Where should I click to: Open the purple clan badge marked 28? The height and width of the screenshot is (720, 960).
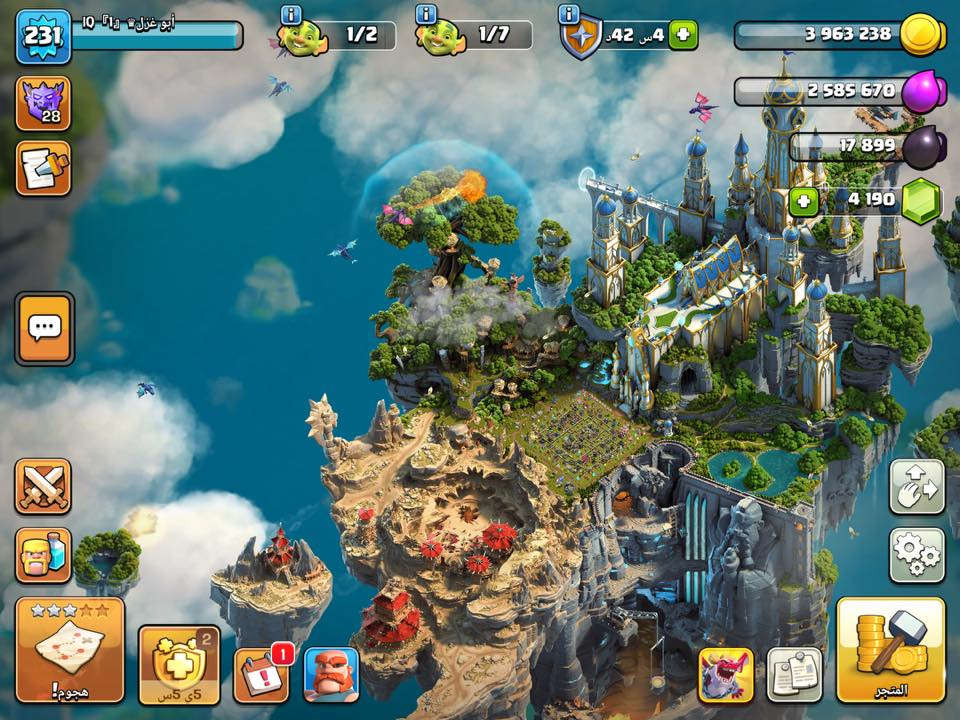tap(43, 104)
